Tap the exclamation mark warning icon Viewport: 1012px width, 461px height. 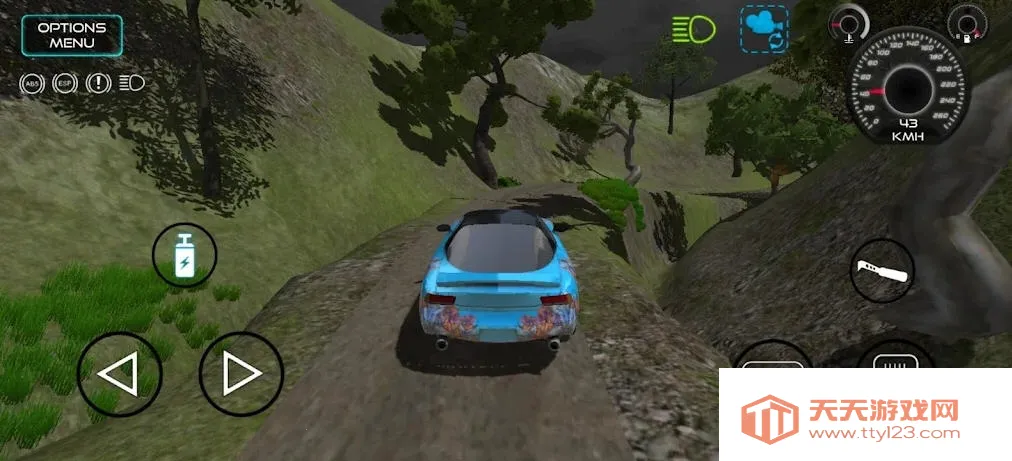98,83
